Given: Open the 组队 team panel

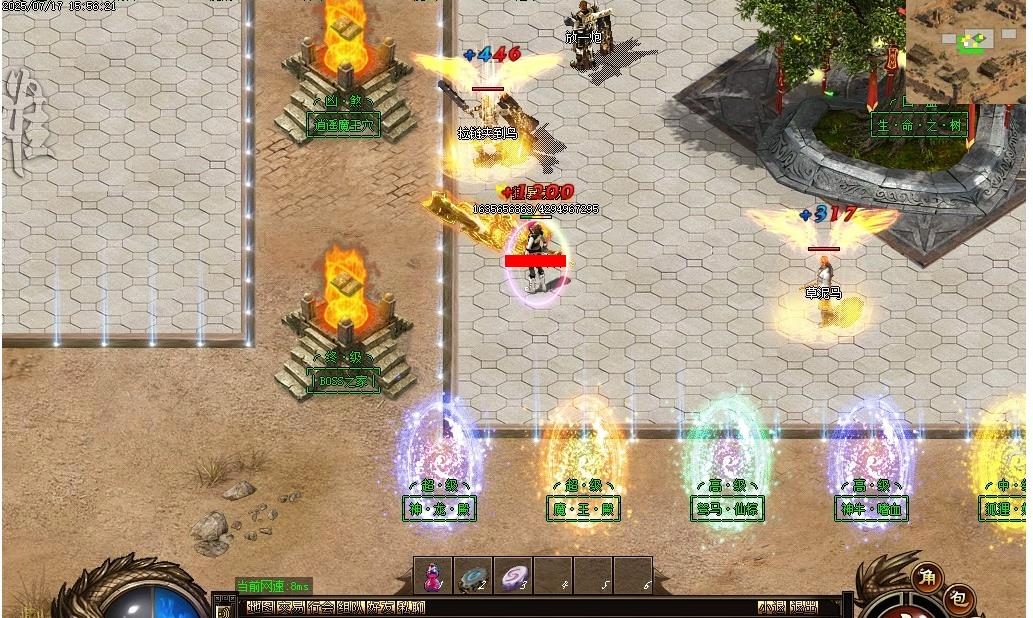Looking at the screenshot, I should 351,607.
